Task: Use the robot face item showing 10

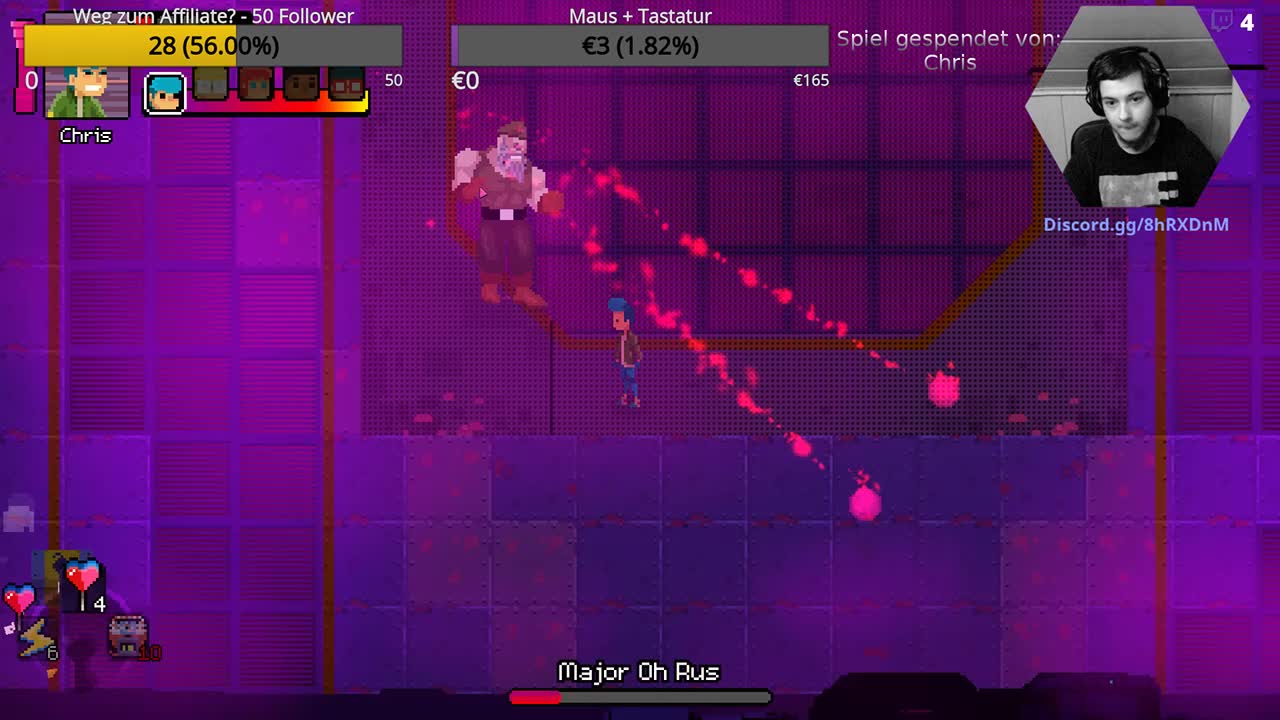Action: (127, 636)
